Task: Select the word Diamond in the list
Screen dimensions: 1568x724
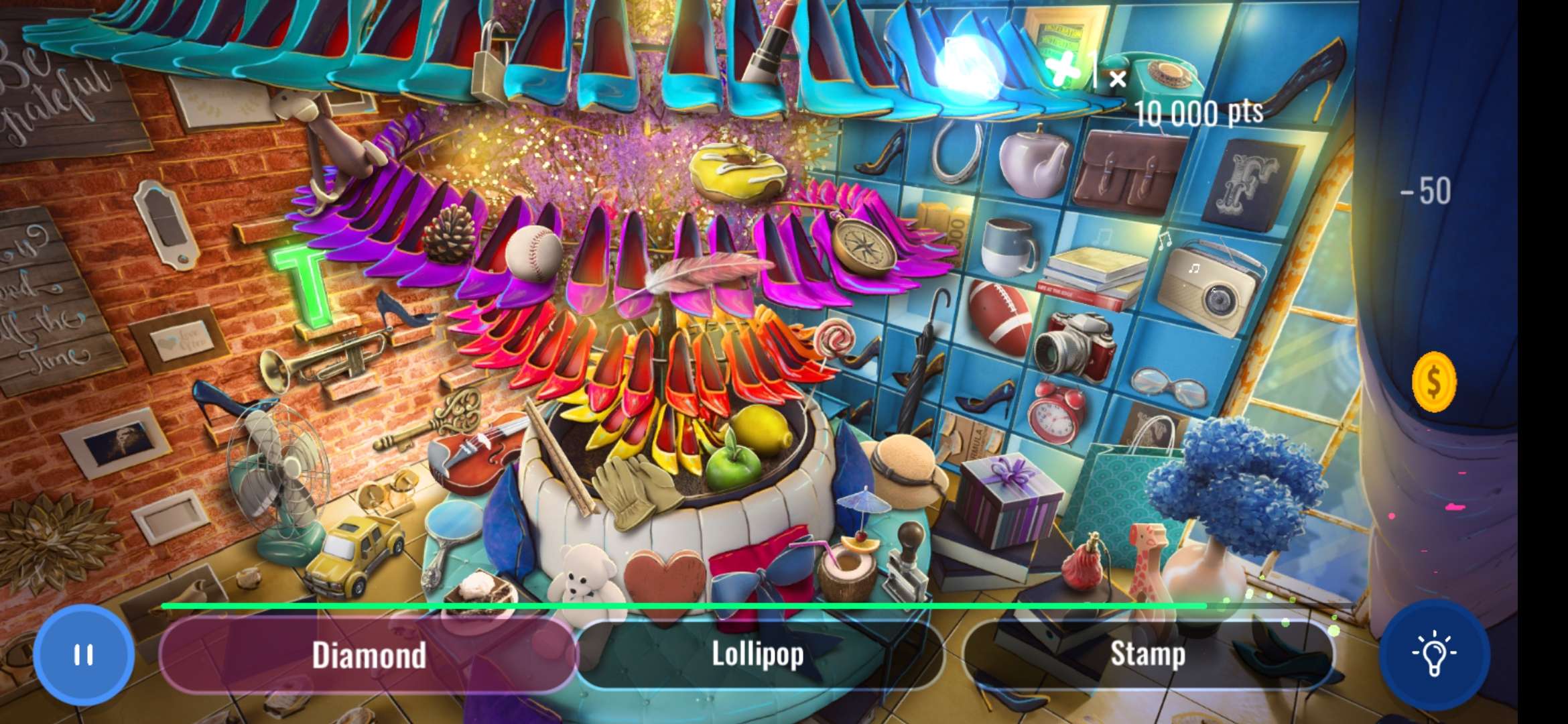Action: click(x=369, y=655)
